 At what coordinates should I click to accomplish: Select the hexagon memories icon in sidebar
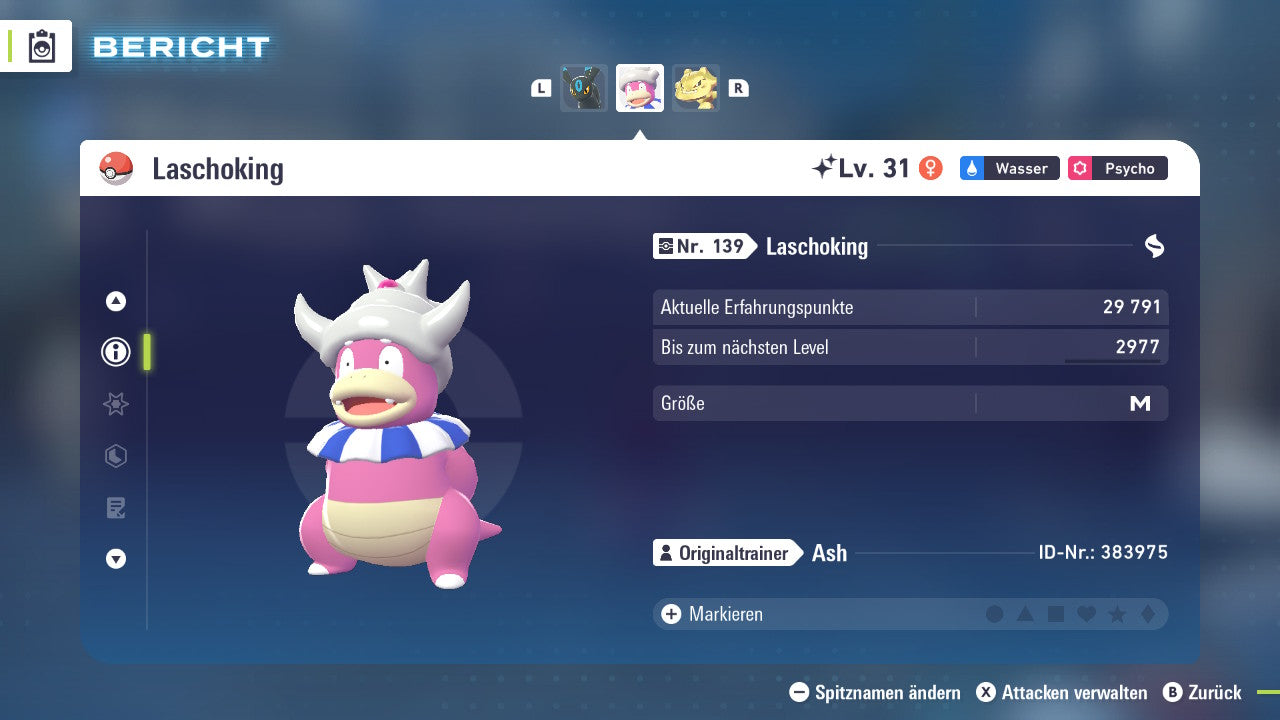115,456
